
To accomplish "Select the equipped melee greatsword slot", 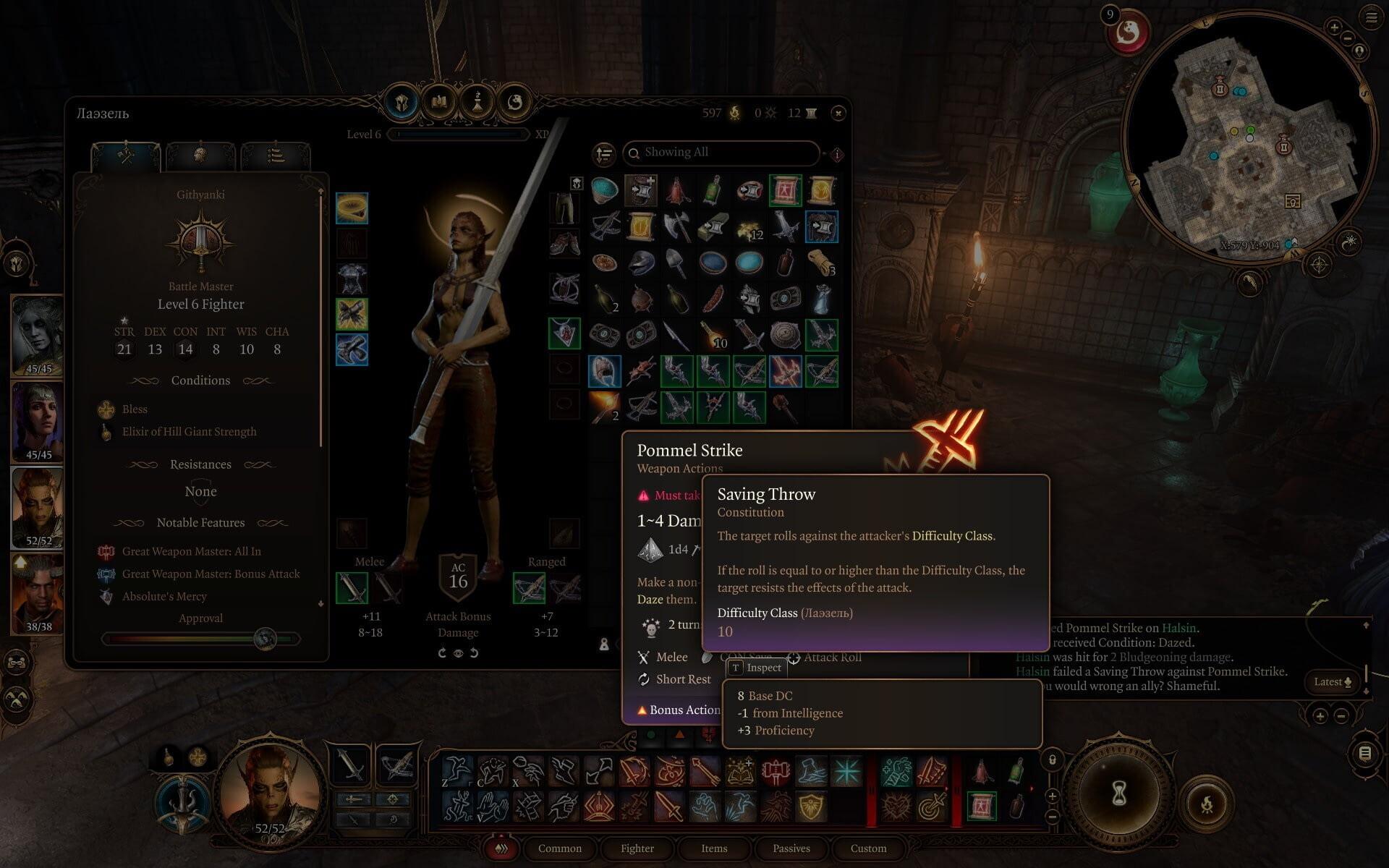I will point(352,588).
